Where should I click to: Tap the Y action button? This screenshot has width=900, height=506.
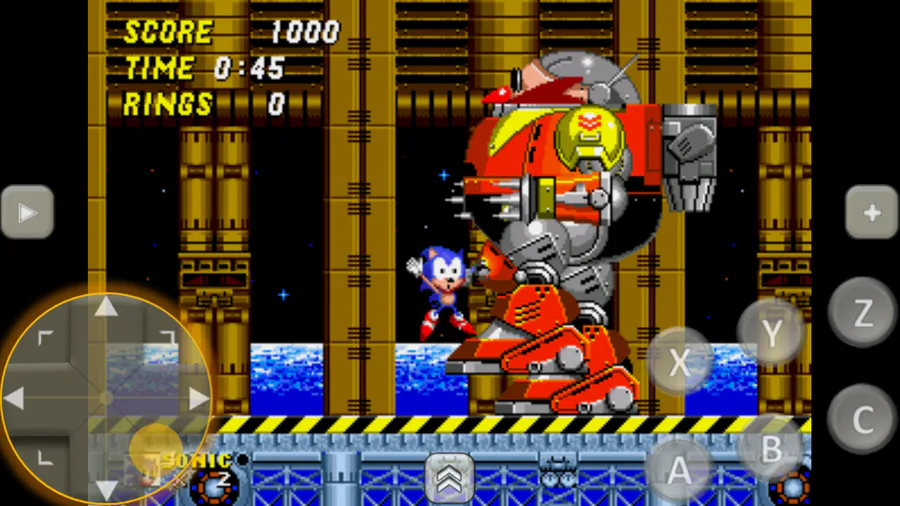click(771, 333)
